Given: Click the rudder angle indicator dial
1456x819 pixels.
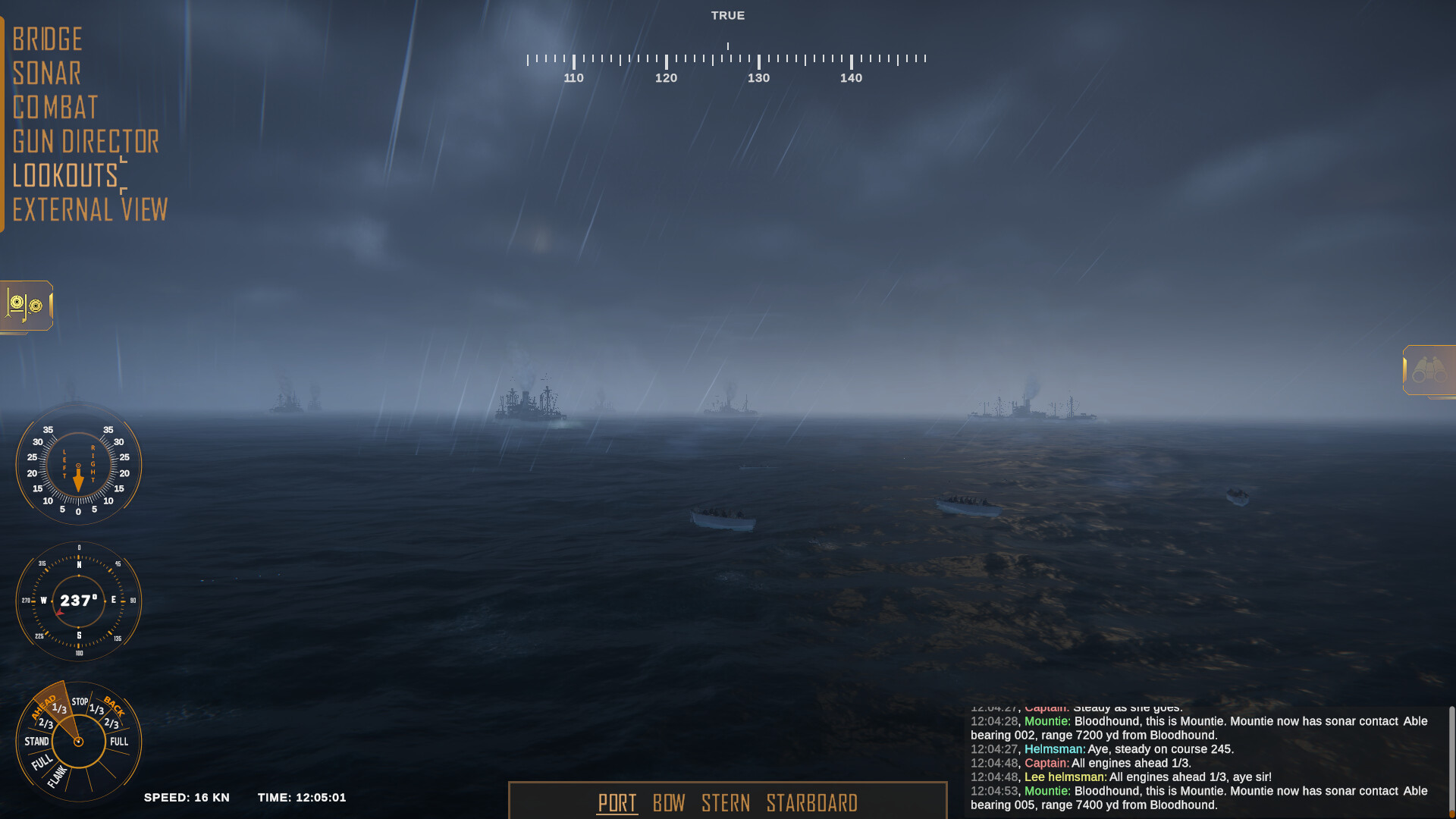Looking at the screenshot, I should [78, 466].
